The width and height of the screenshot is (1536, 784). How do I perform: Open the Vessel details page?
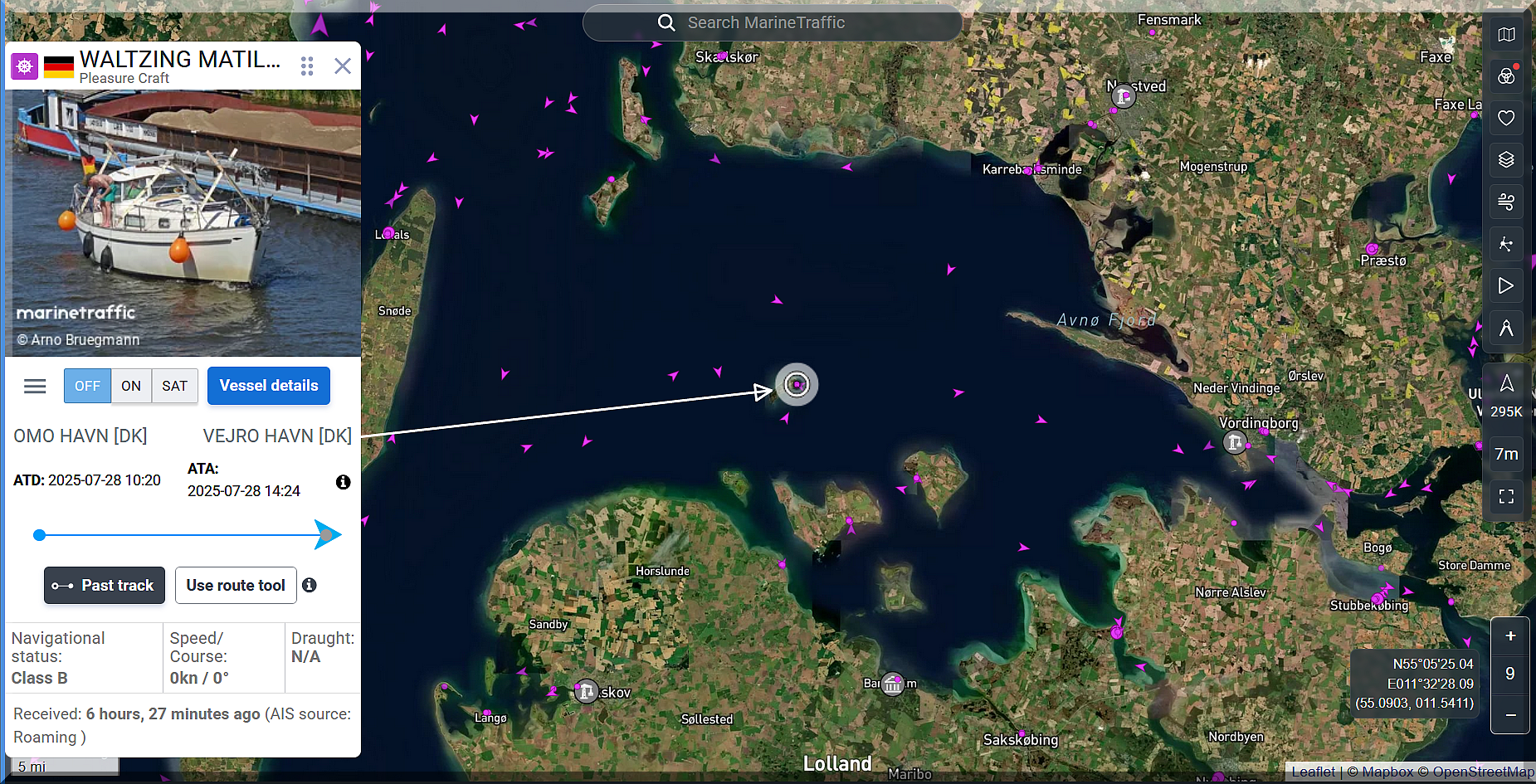(269, 386)
